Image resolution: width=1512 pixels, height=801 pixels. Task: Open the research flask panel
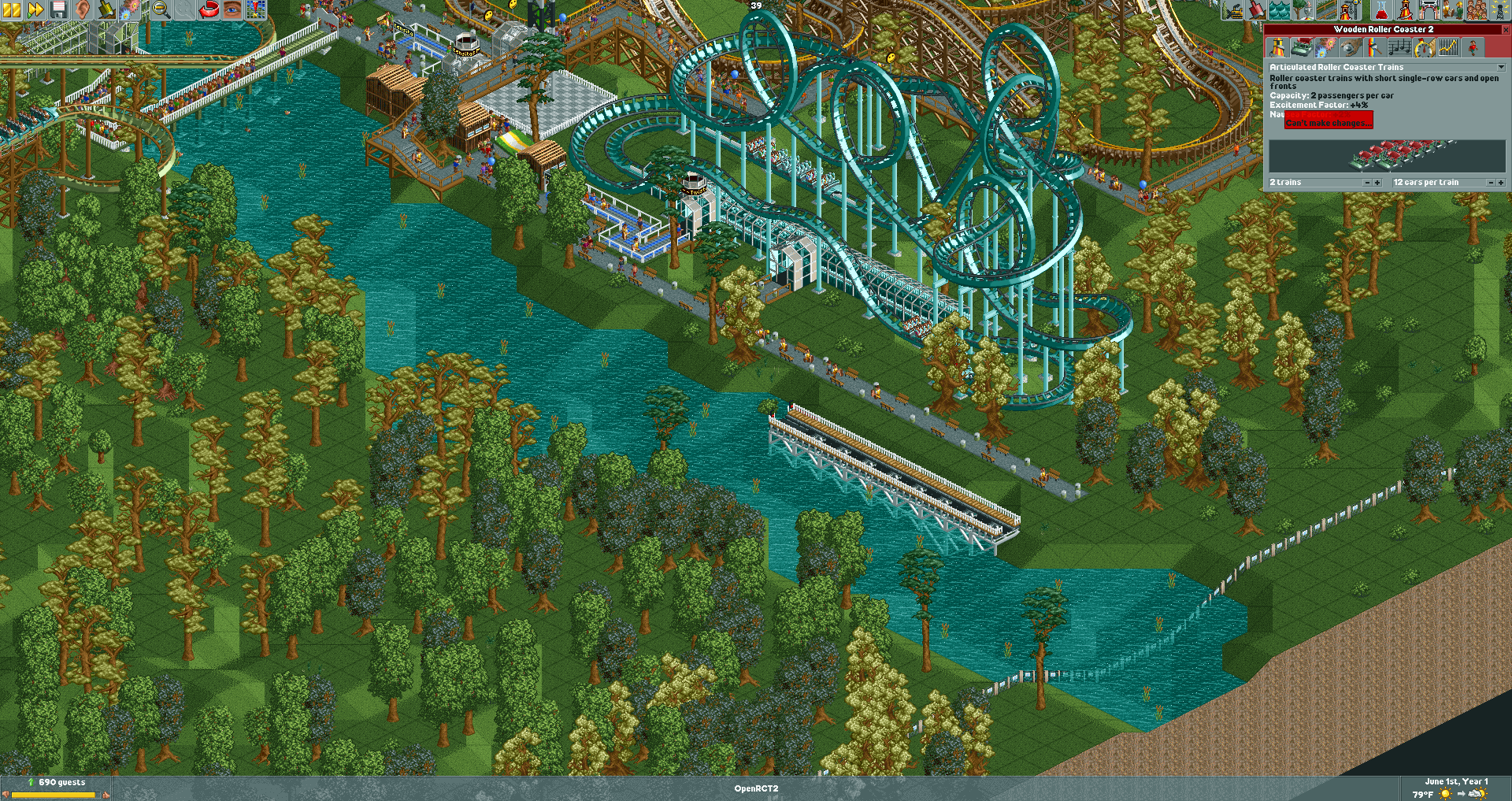[x=1380, y=10]
